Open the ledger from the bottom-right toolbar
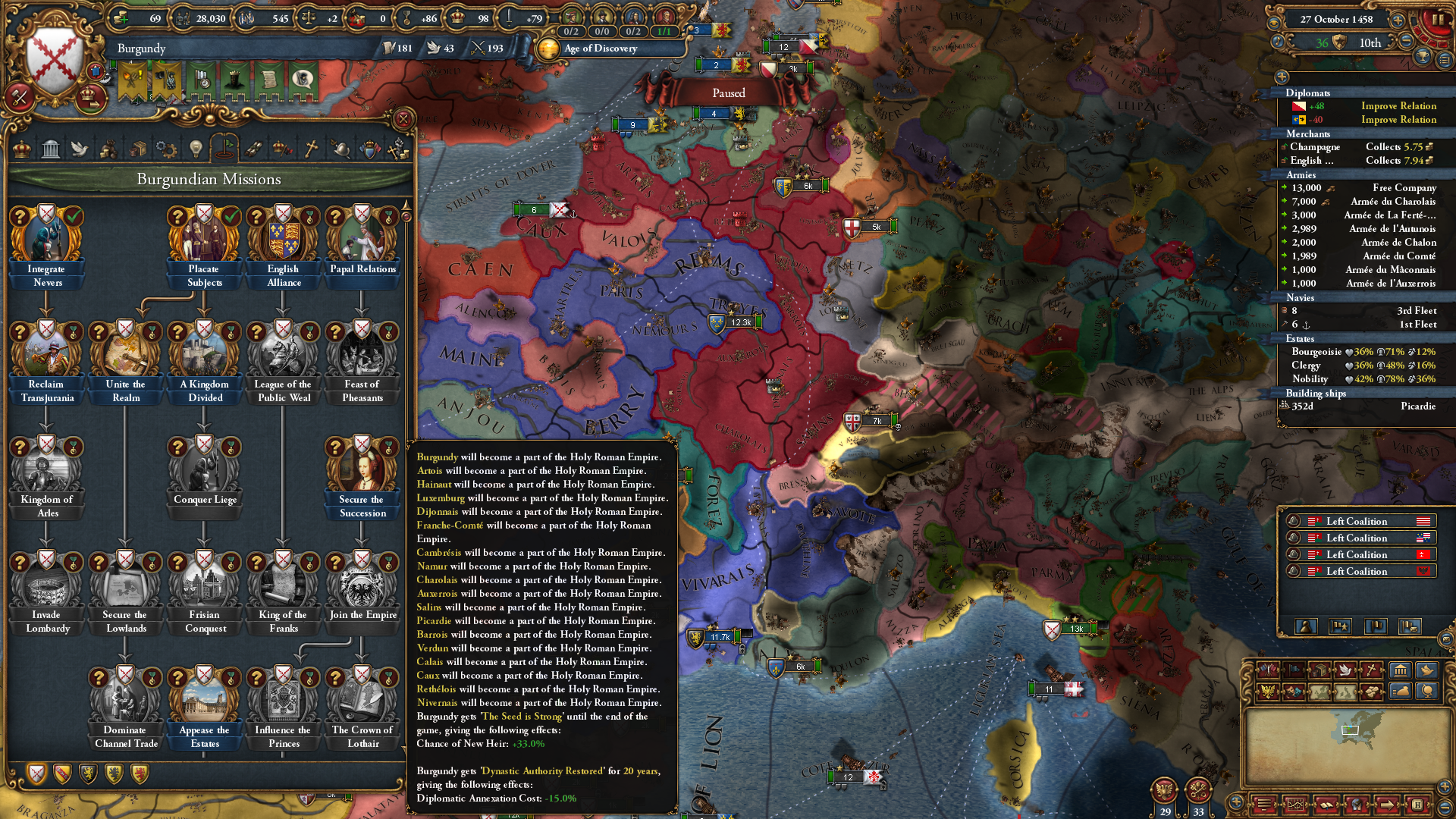 [1327, 805]
